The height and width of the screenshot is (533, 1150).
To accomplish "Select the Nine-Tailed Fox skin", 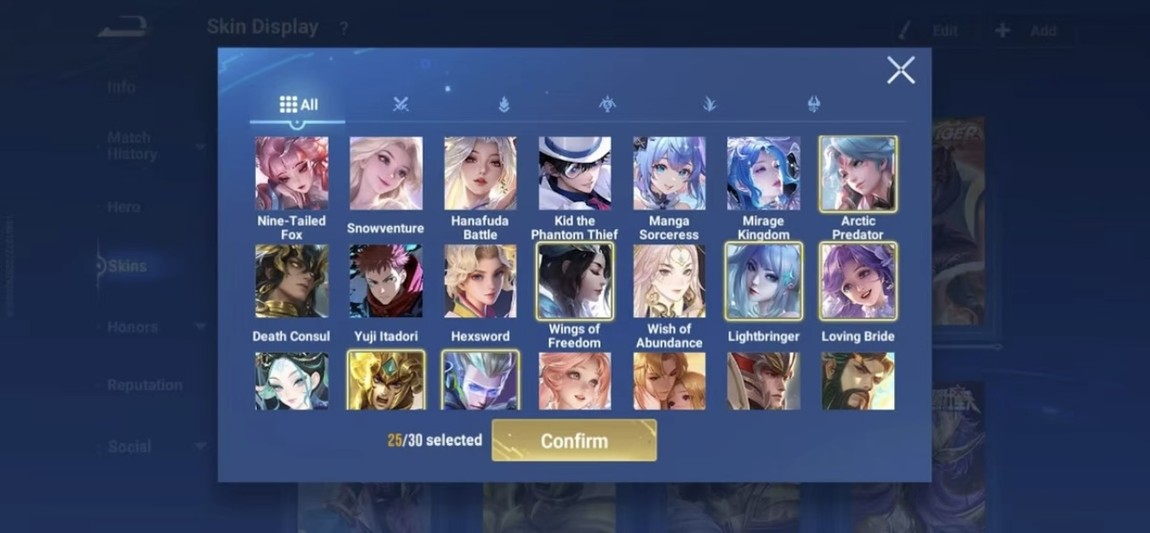I will click(x=291, y=174).
